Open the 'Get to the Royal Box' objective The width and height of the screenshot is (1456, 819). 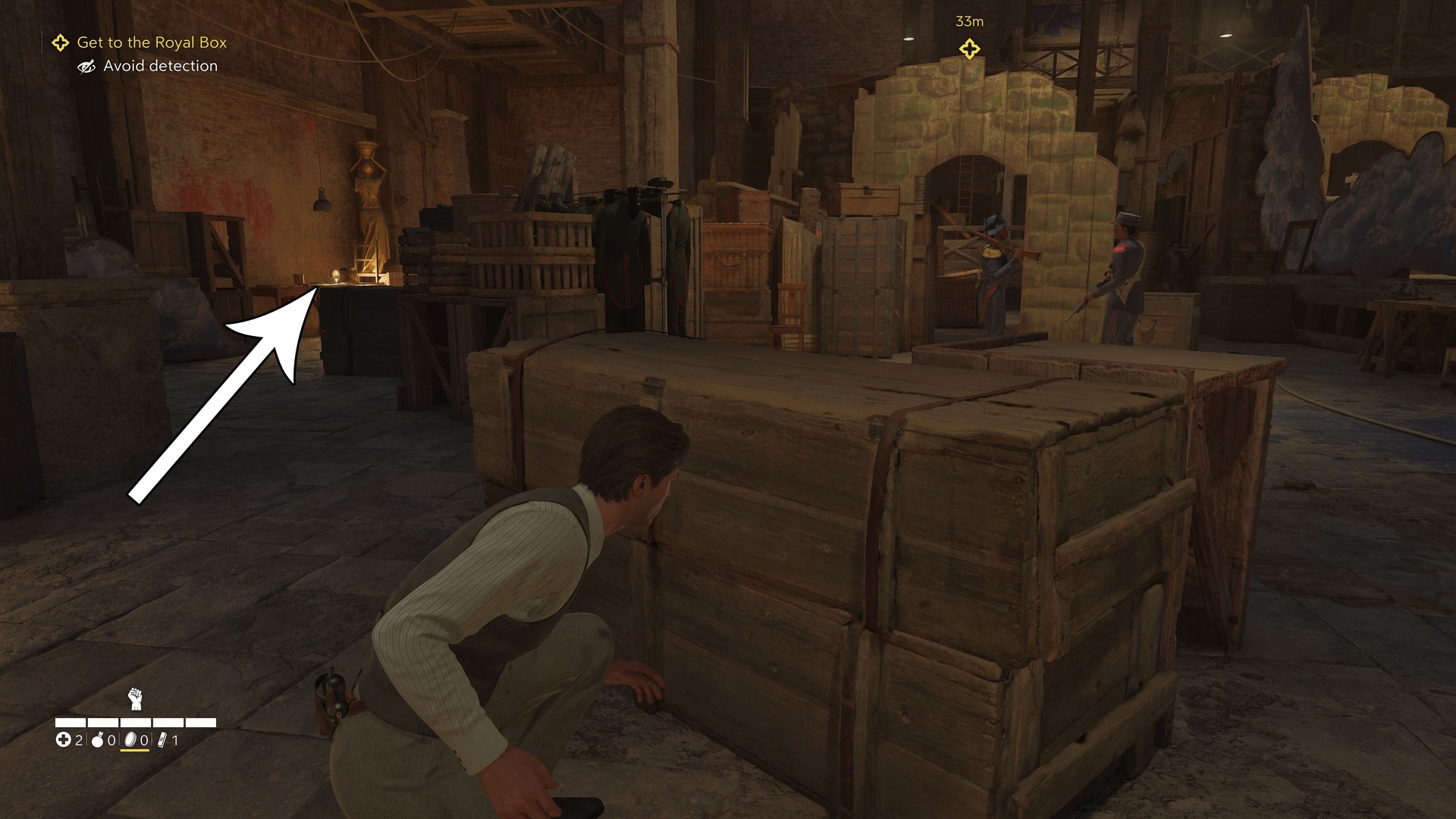(x=152, y=42)
